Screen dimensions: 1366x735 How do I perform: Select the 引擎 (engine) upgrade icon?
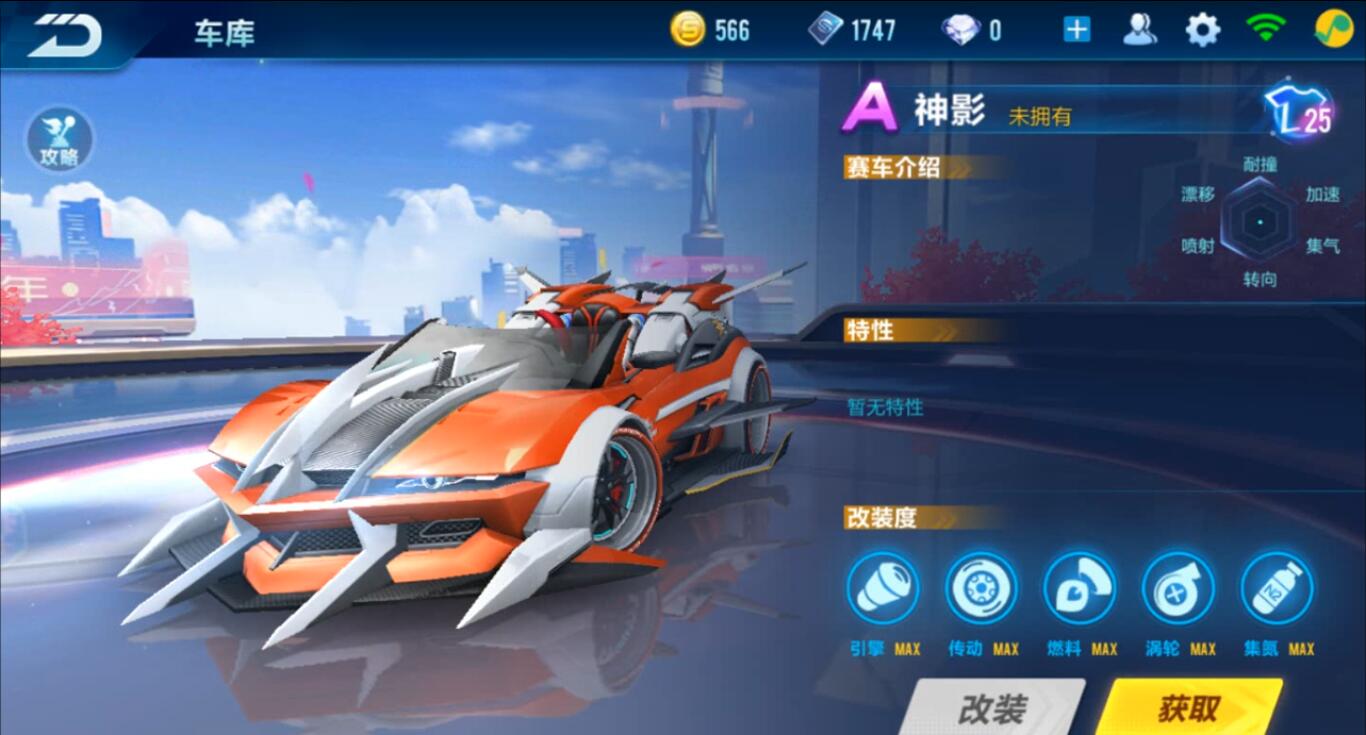[883, 590]
